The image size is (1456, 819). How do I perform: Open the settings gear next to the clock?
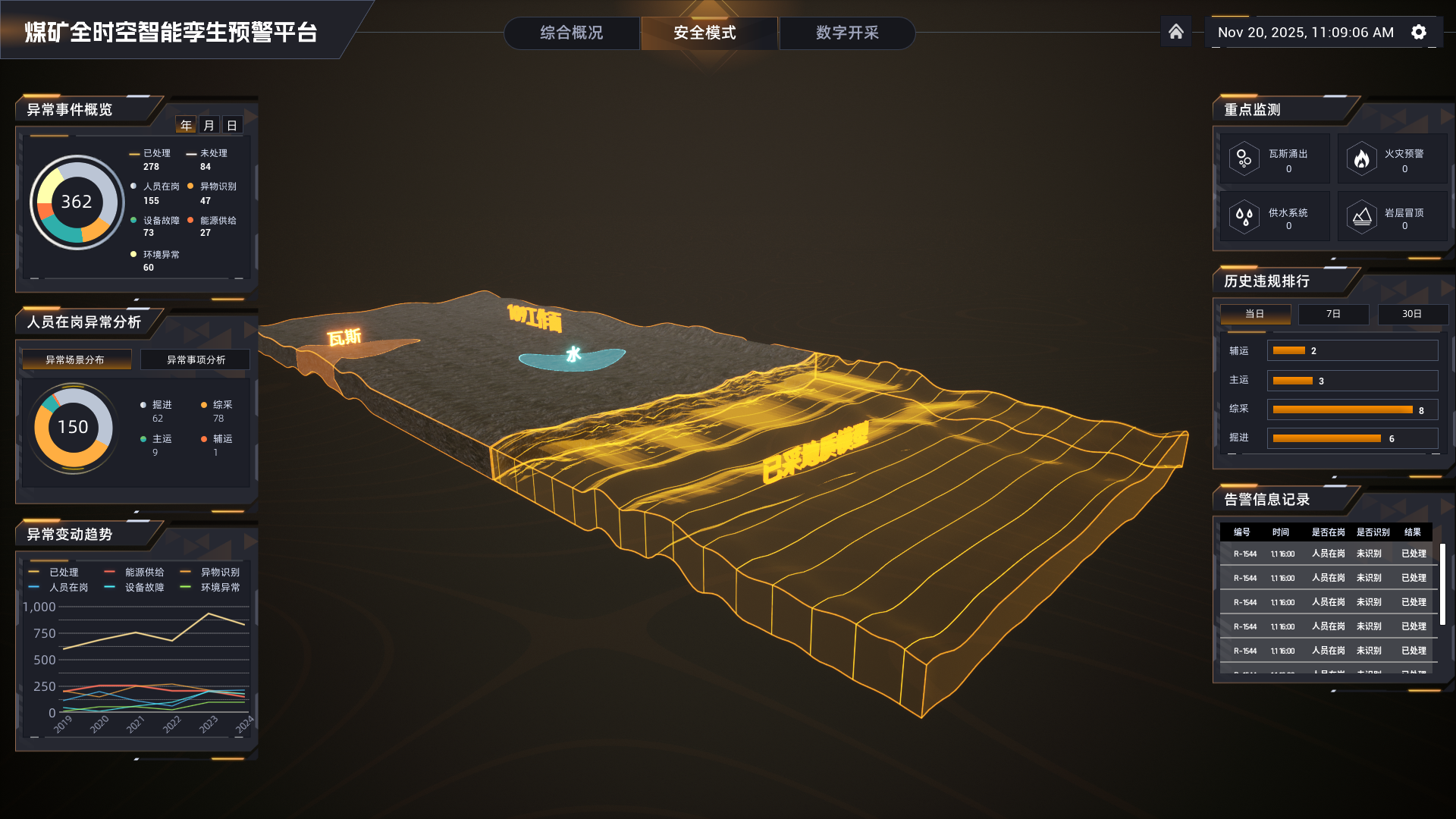(x=1418, y=32)
